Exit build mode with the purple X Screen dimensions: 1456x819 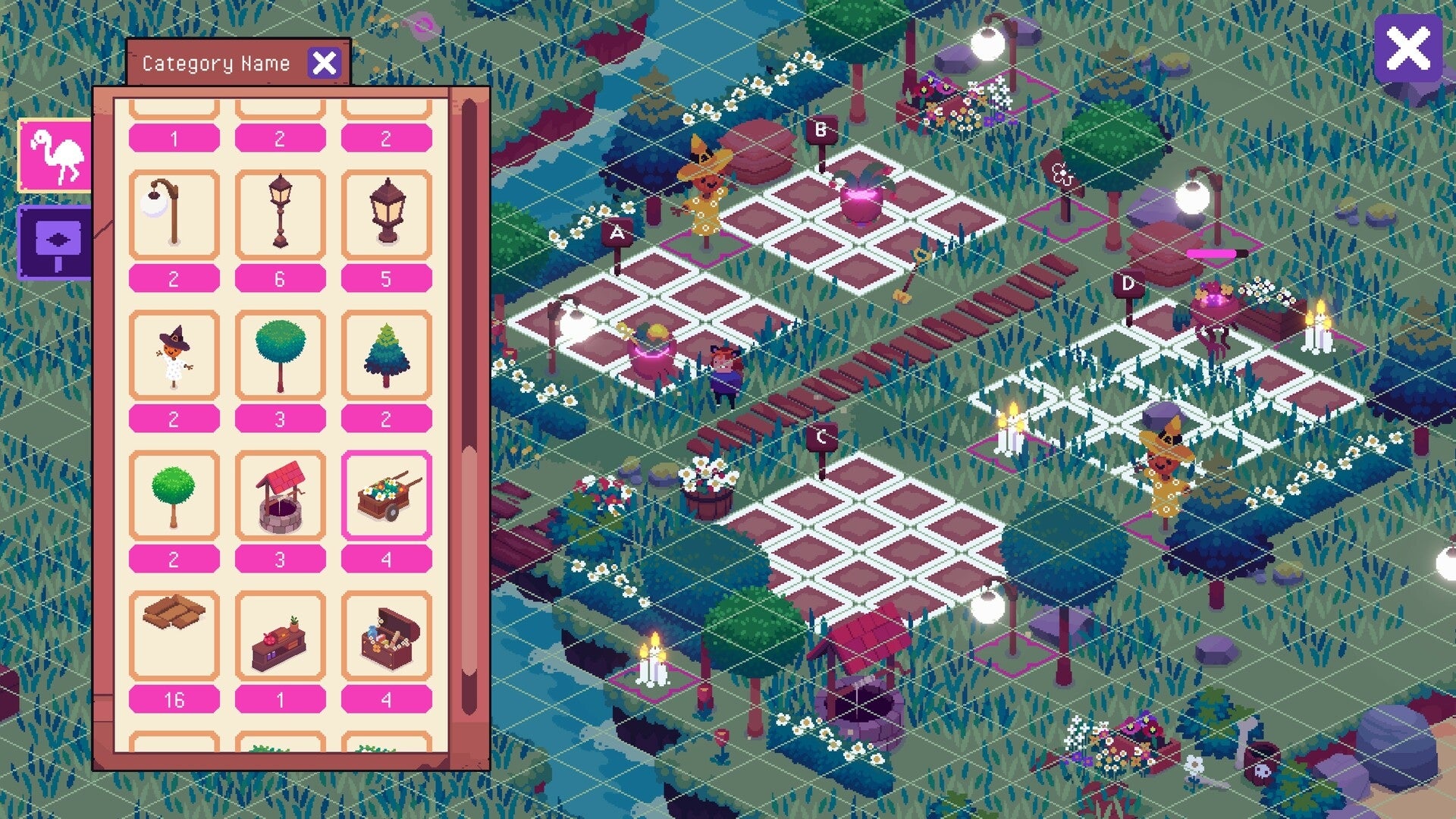pyautogui.click(x=1408, y=49)
